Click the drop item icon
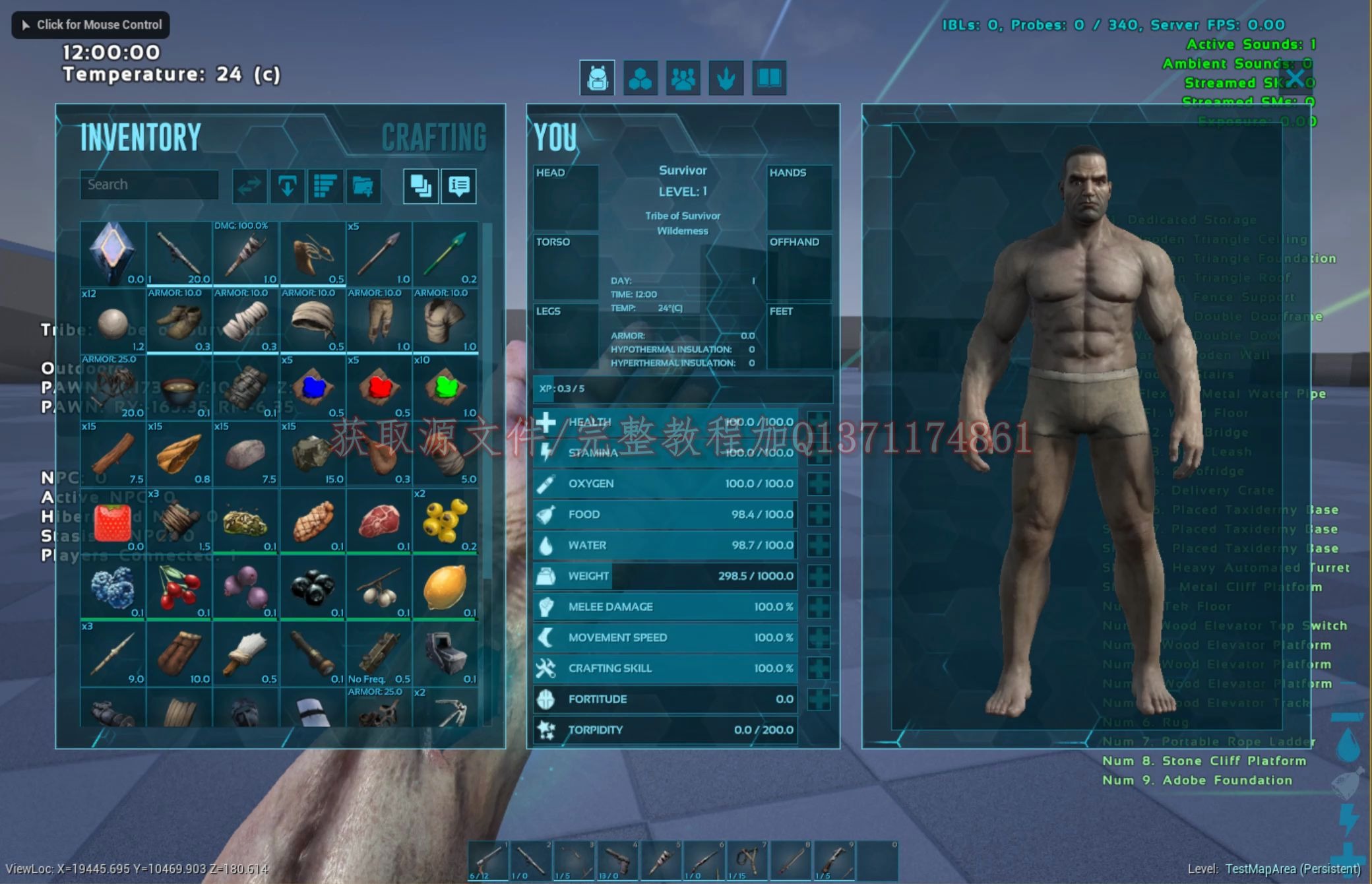The image size is (1372, 884). (x=288, y=185)
